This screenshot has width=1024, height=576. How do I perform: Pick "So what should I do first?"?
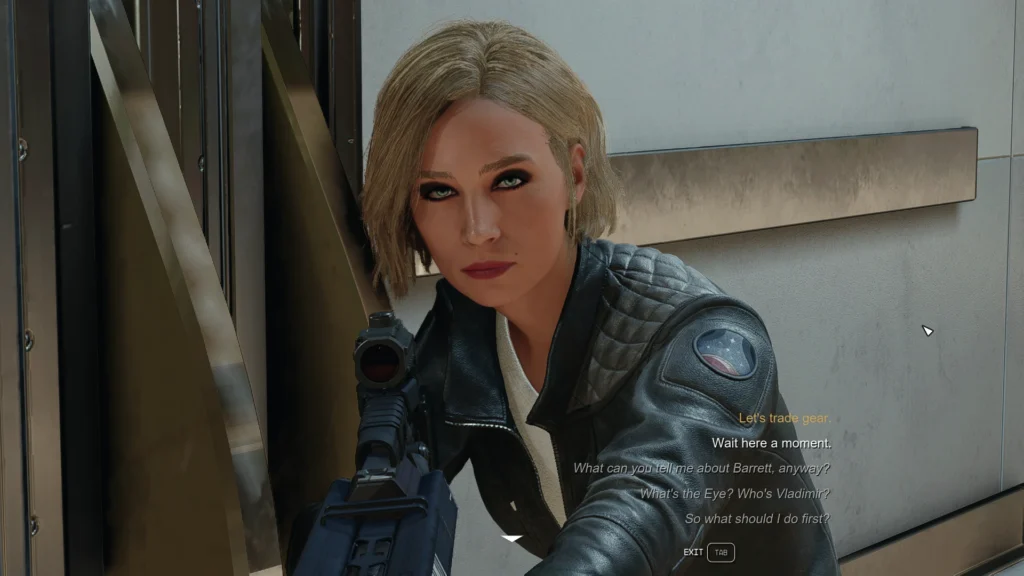tap(757, 519)
